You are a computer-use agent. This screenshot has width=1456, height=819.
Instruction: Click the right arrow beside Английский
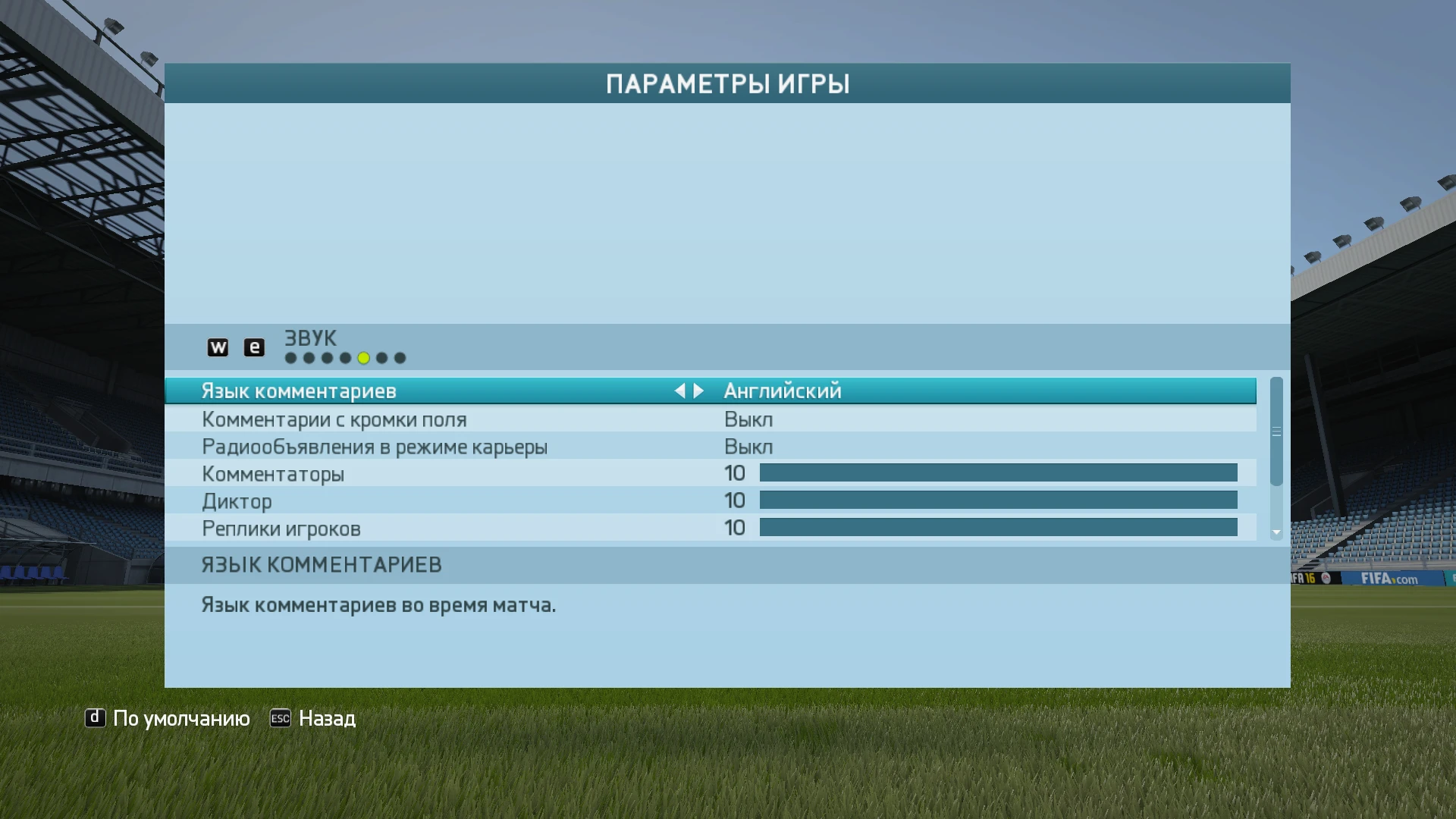[698, 391]
